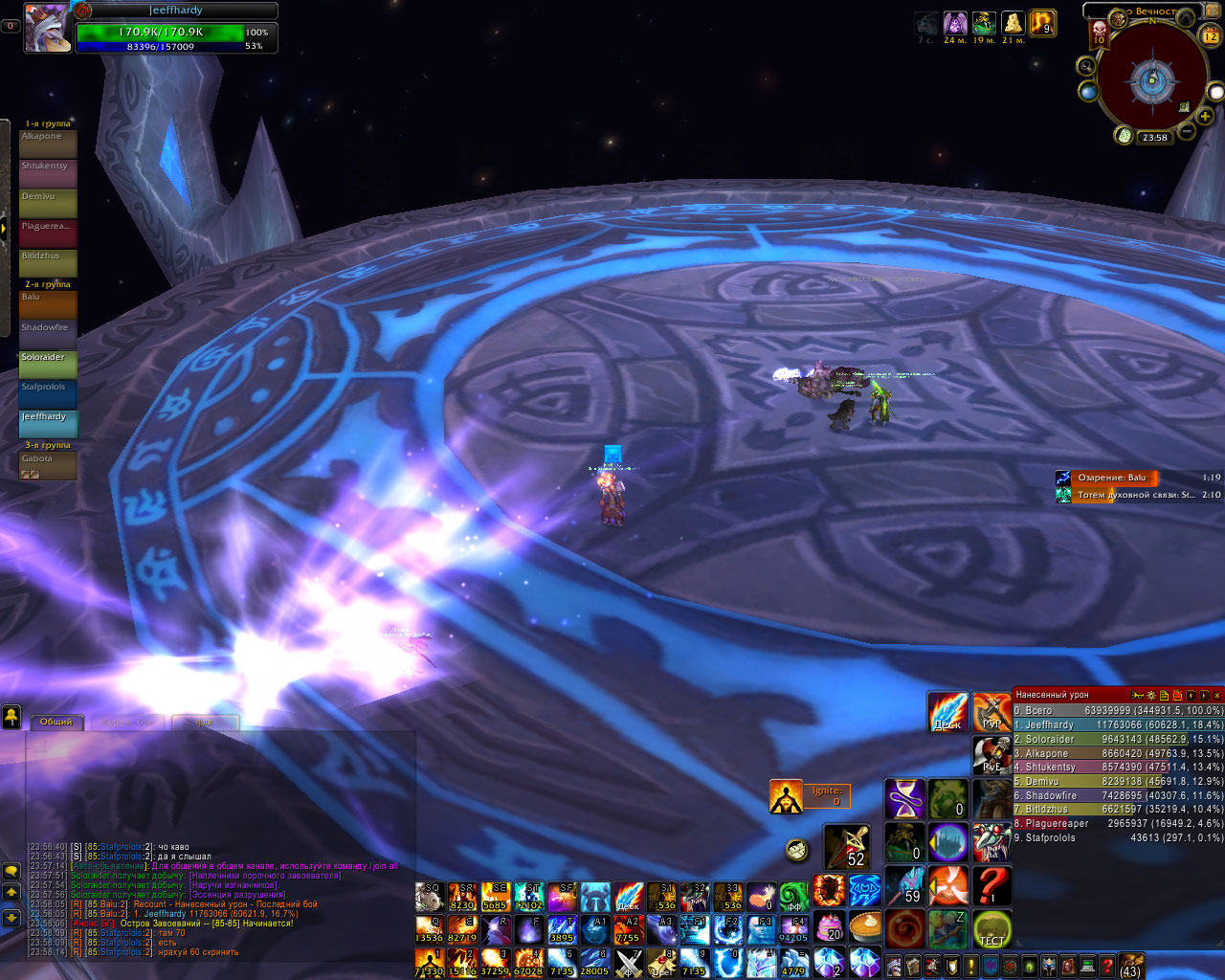Close the Recount damage window
This screenshot has height=980, width=1225.
tap(1216, 695)
